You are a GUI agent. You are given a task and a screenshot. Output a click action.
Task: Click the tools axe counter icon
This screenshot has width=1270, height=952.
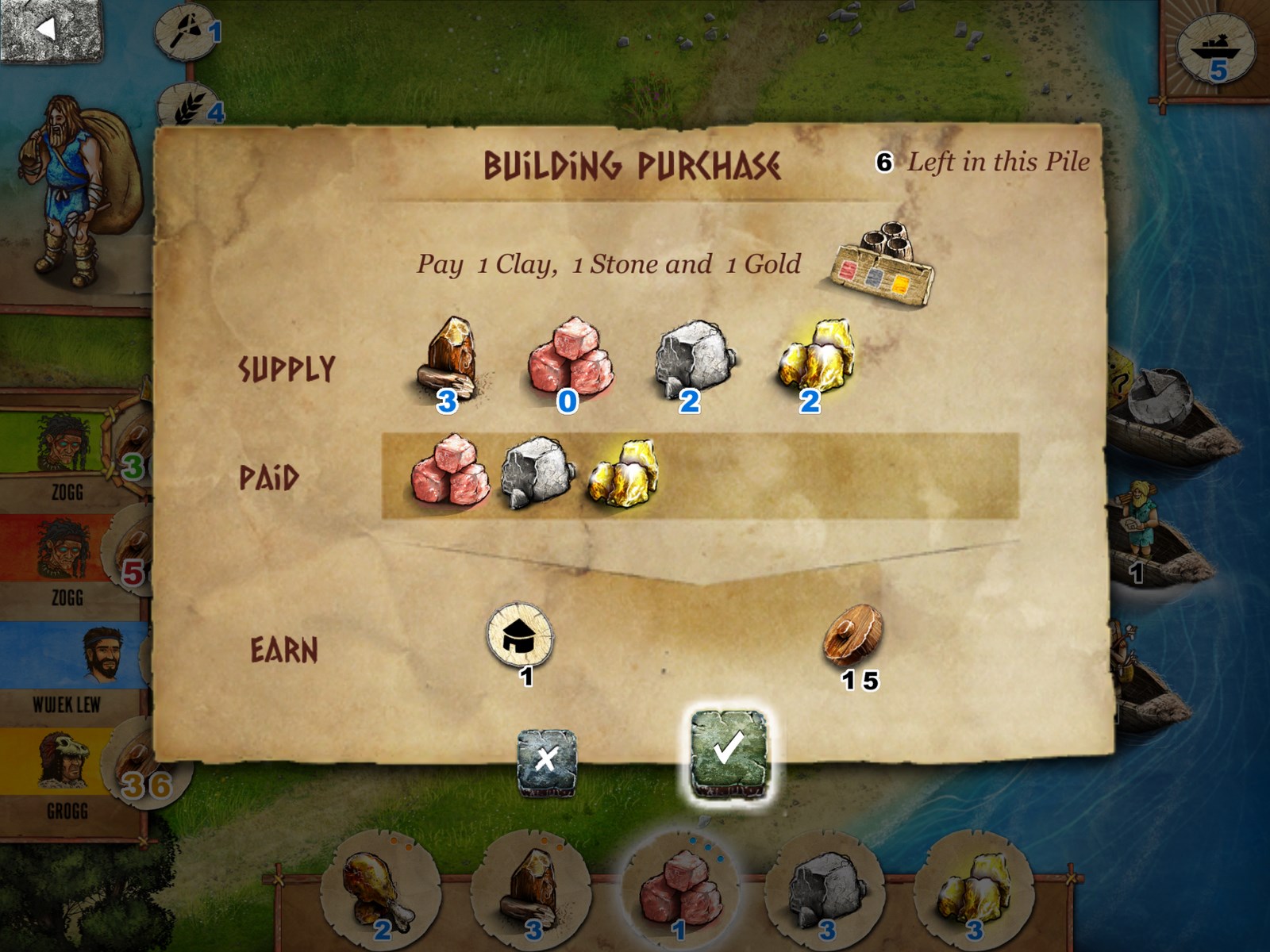click(188, 32)
